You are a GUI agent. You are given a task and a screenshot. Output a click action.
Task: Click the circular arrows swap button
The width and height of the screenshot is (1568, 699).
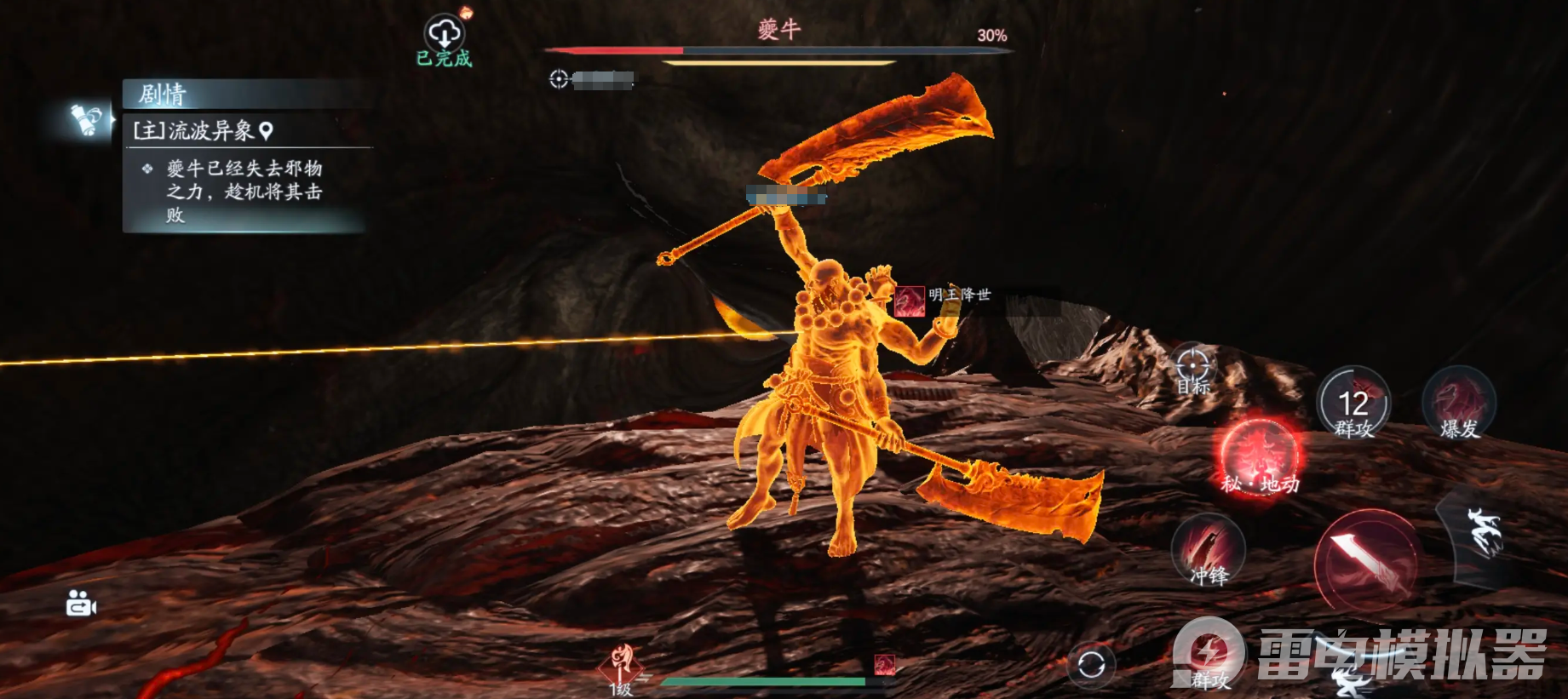pos(1091,664)
